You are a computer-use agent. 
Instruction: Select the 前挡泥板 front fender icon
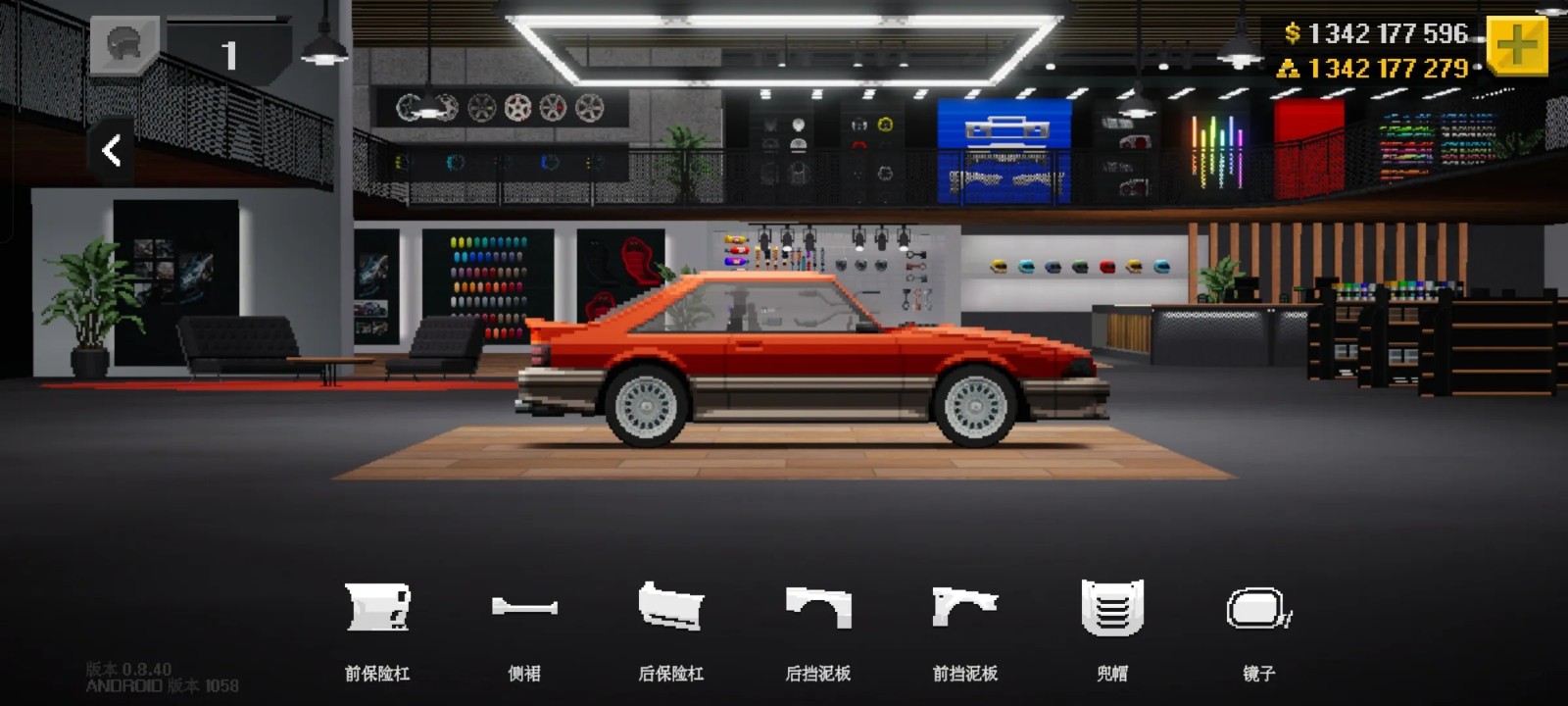(965, 605)
